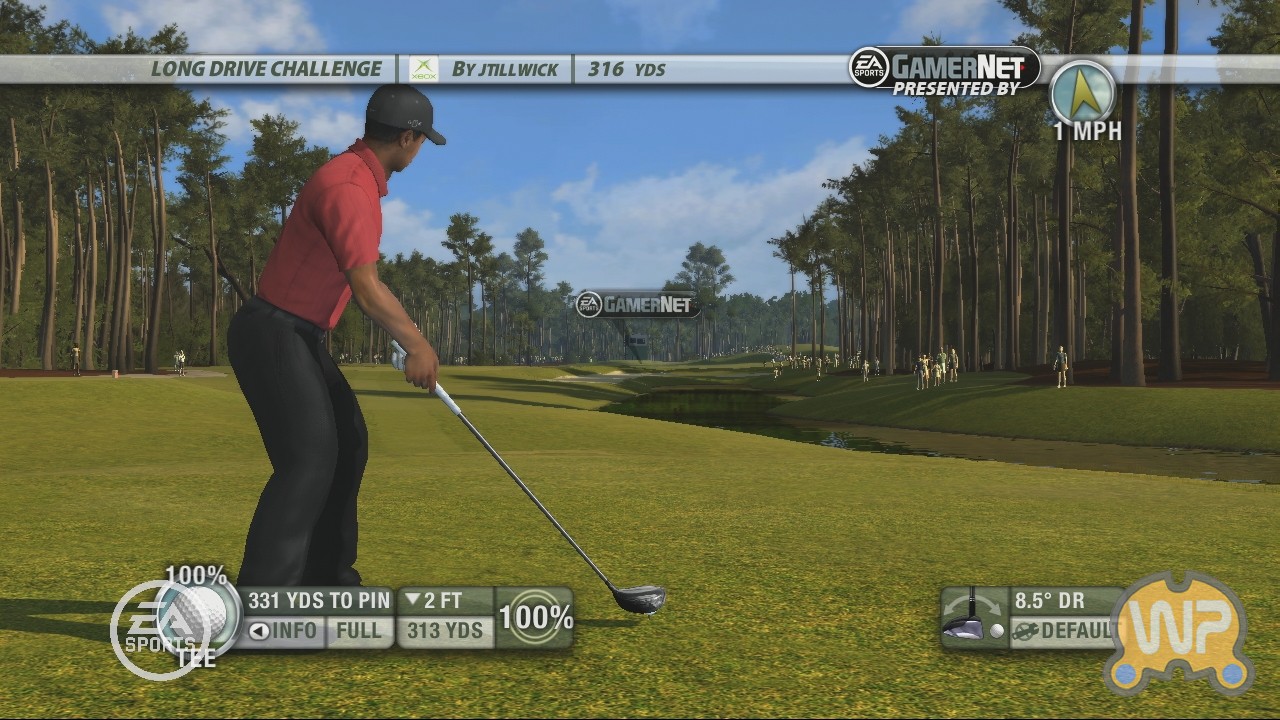Click the wind direction compass arrow
This screenshot has height=720, width=1280.
click(1083, 94)
